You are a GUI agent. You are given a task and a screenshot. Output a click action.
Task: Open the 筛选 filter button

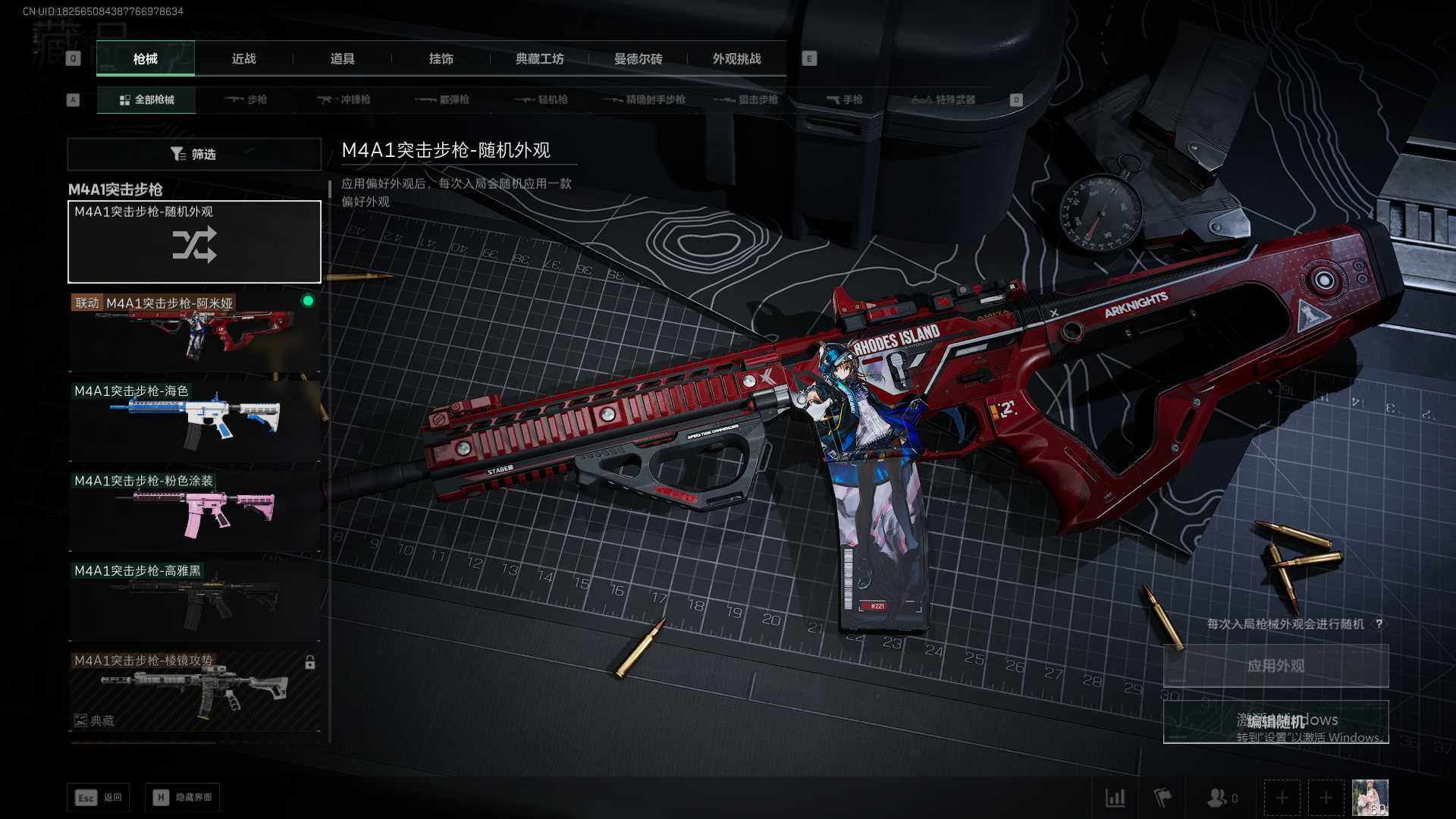tap(194, 154)
